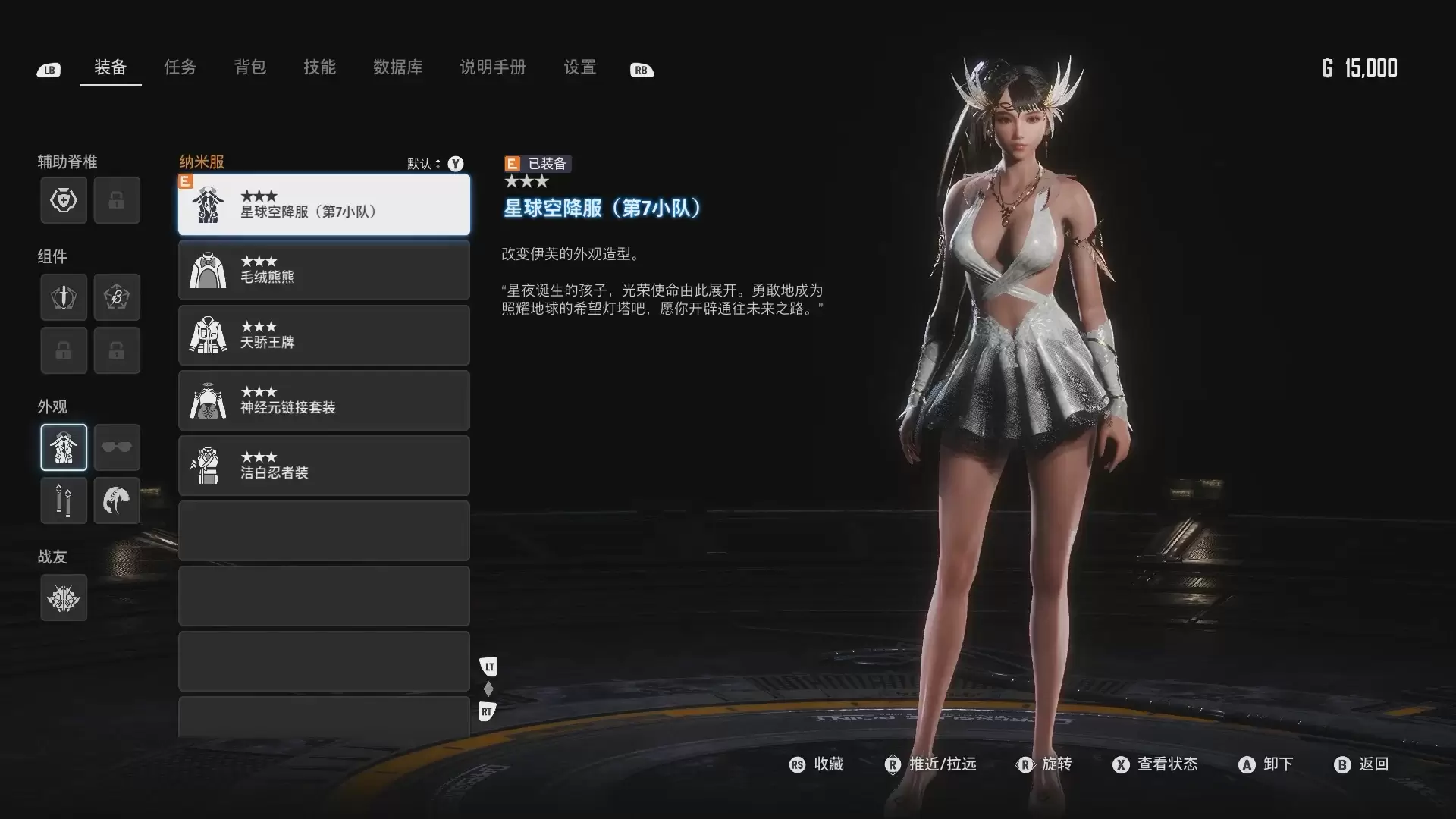Select the lightning component slot icon

coord(117,297)
